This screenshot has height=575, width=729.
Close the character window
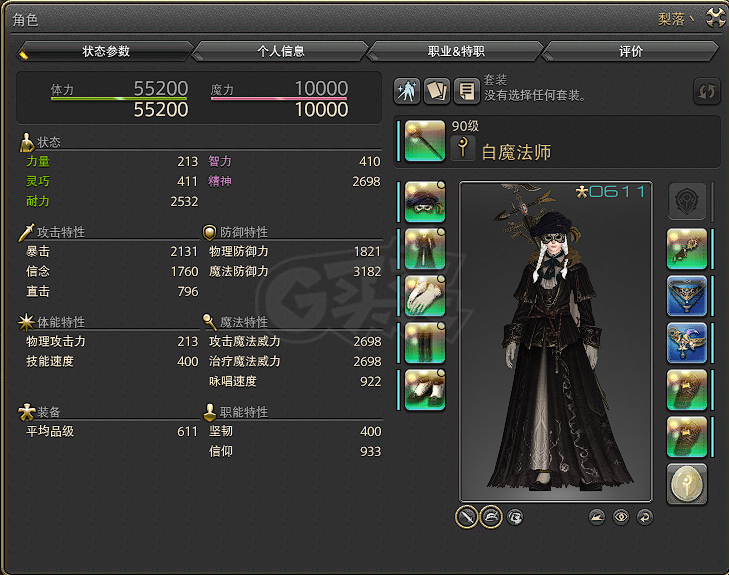715,16
